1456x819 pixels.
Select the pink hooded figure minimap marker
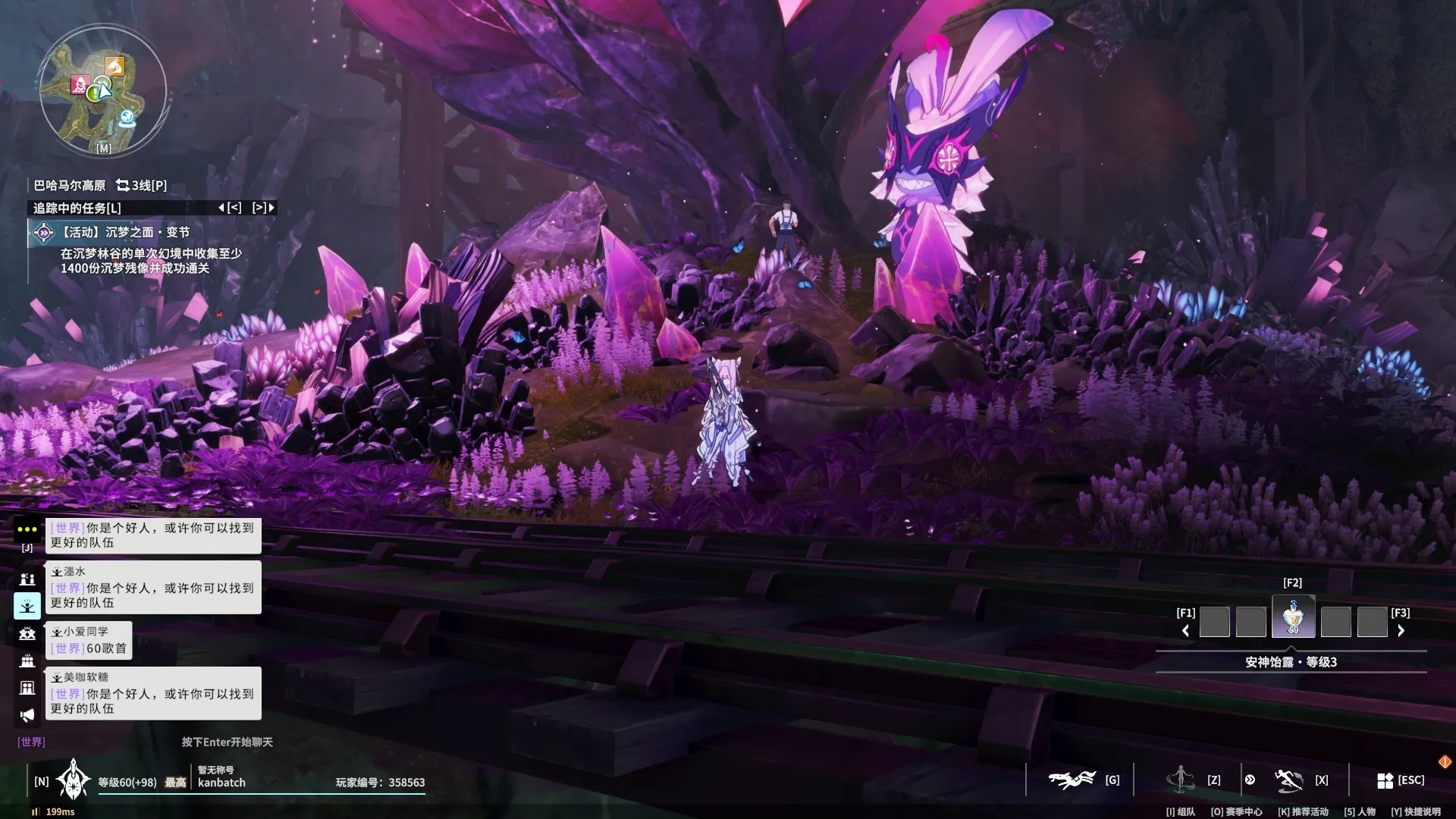[x=80, y=84]
